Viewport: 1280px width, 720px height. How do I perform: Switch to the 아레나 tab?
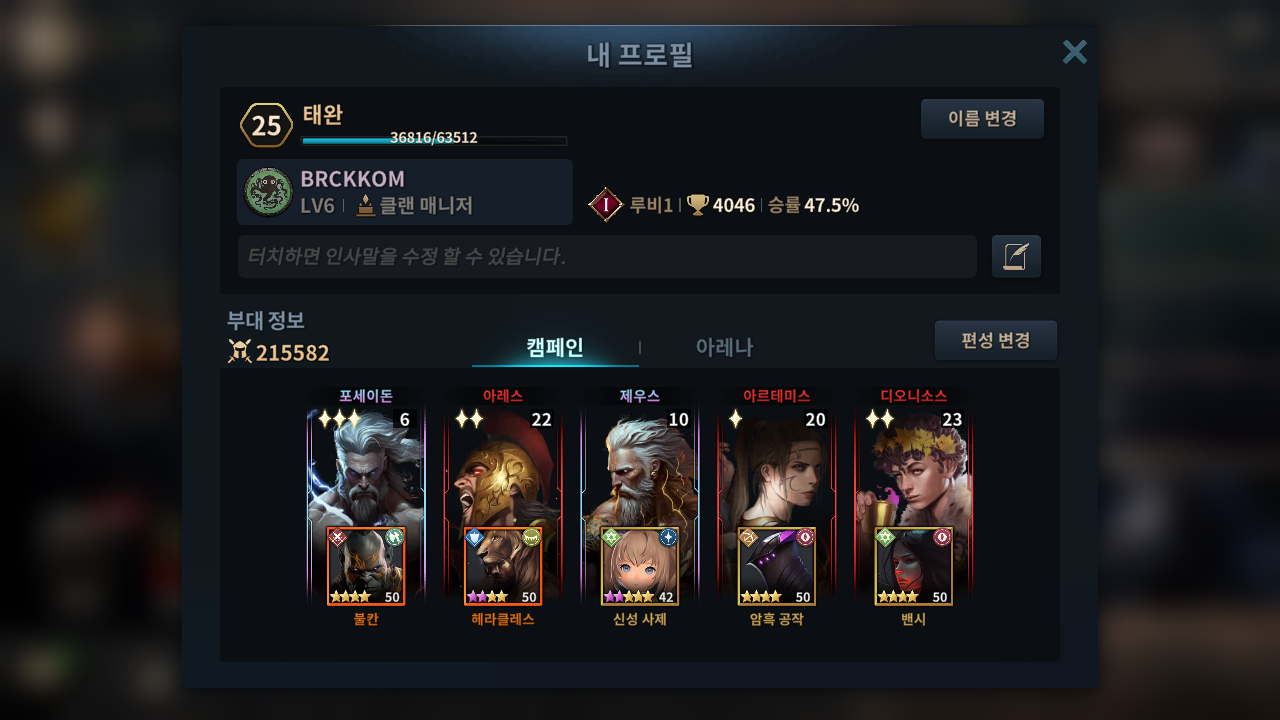pyautogui.click(x=724, y=347)
